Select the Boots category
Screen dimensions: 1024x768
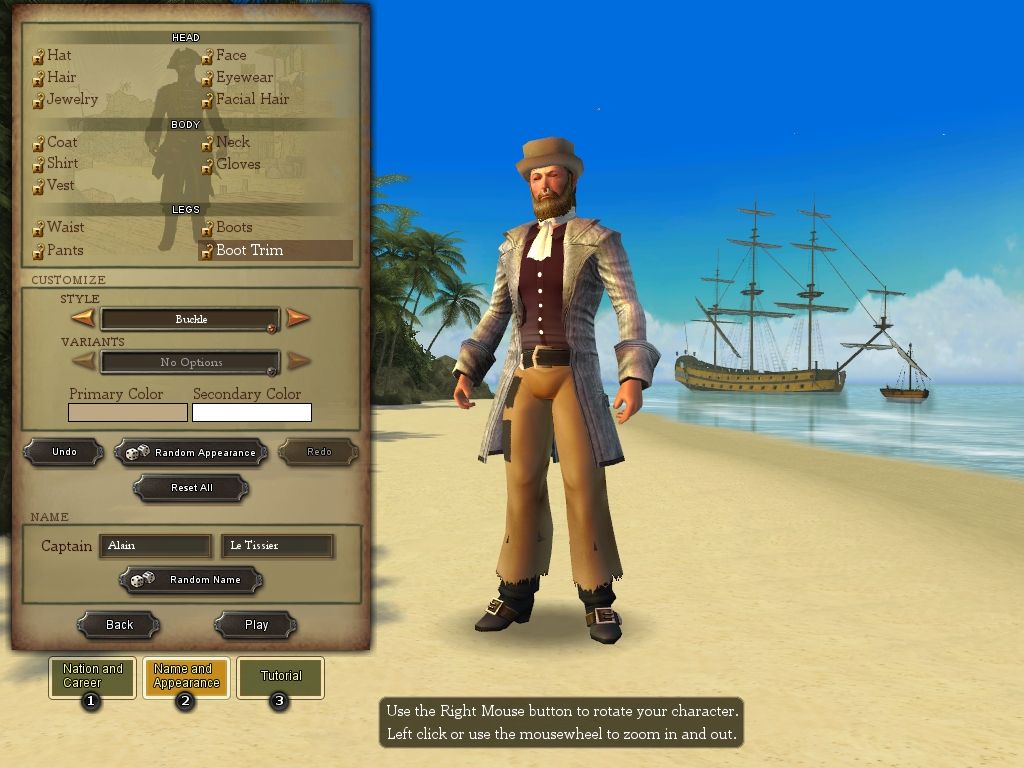pyautogui.click(x=234, y=227)
